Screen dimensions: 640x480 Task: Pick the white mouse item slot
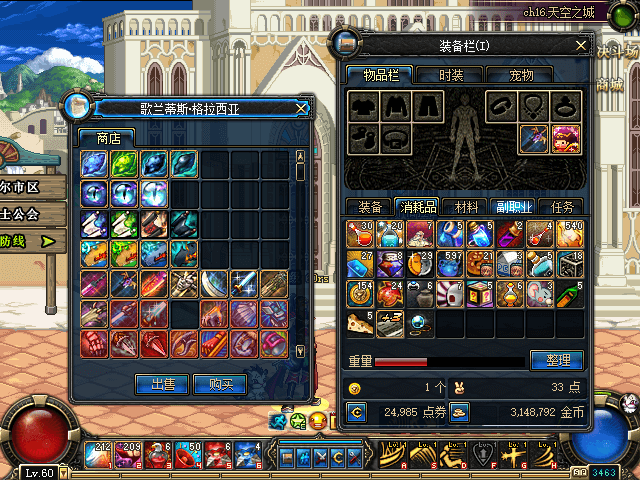pos(539,294)
